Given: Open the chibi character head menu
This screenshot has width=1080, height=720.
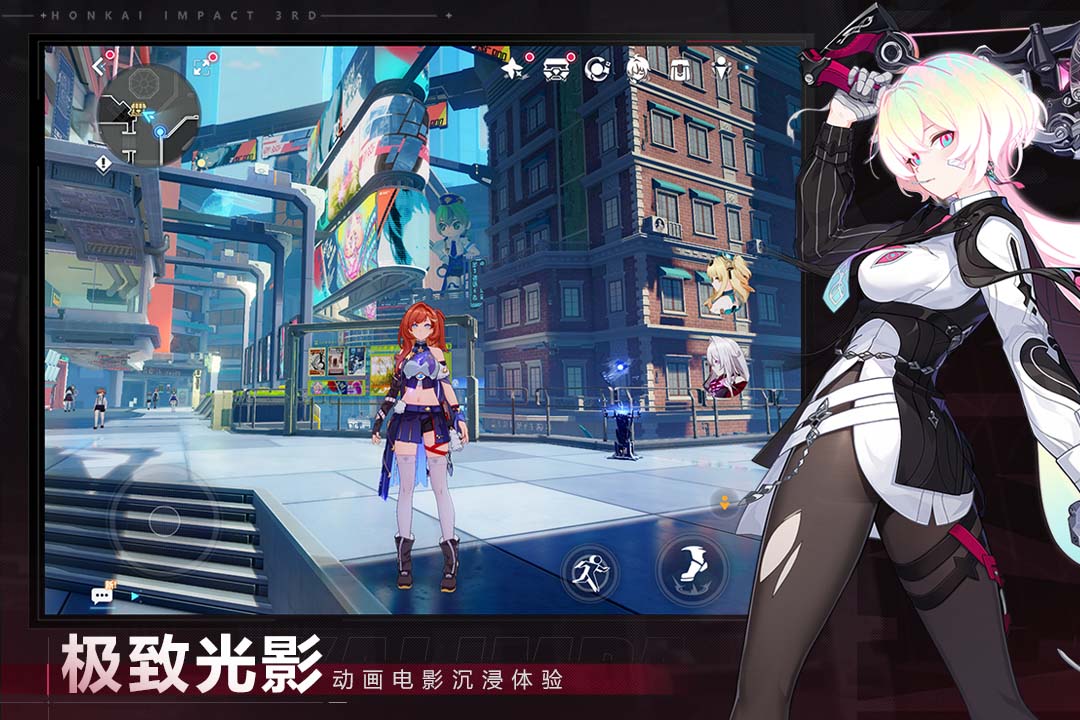Looking at the screenshot, I should click(x=638, y=69).
